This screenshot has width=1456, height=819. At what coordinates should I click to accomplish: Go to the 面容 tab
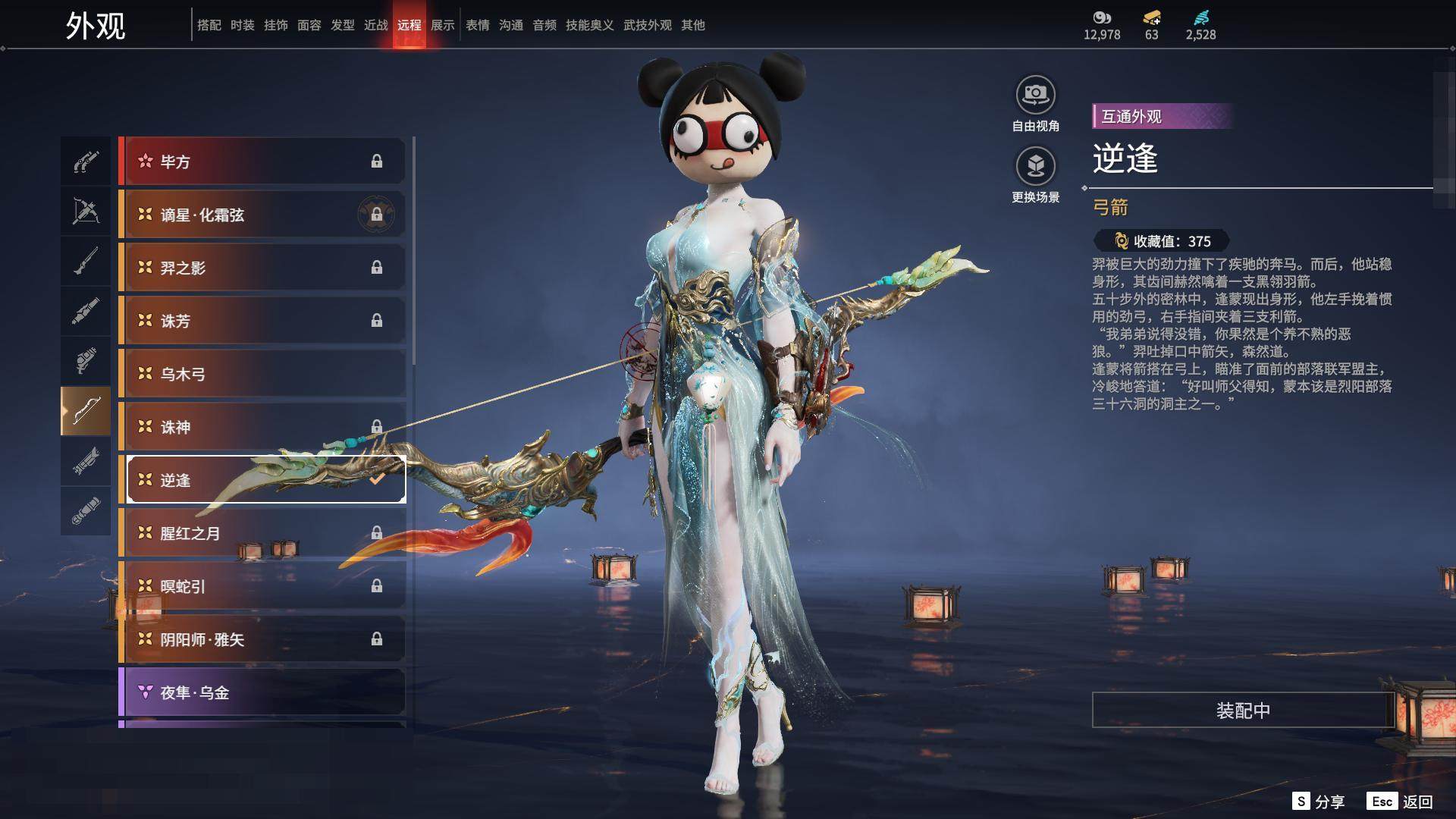pos(309,25)
